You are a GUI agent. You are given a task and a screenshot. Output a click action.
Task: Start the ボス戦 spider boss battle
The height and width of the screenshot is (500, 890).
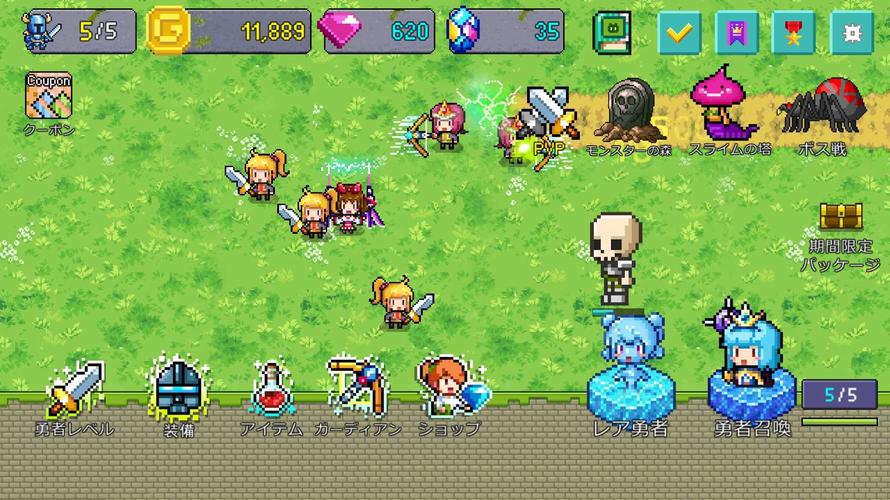821,112
